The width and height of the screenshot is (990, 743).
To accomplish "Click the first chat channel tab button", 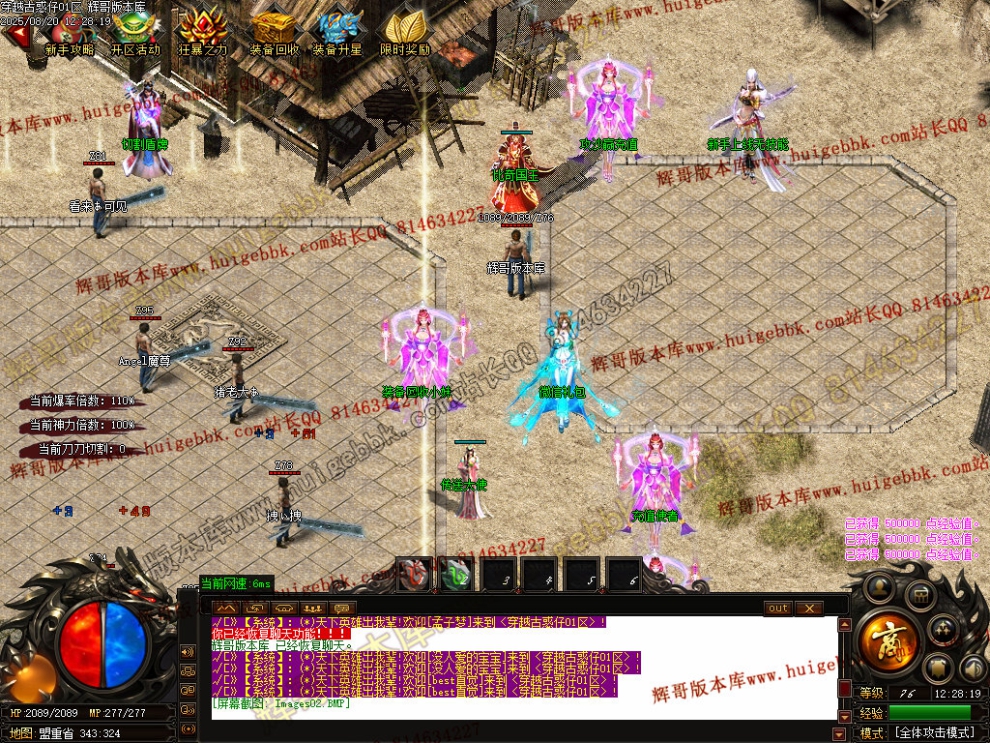I will [226, 607].
